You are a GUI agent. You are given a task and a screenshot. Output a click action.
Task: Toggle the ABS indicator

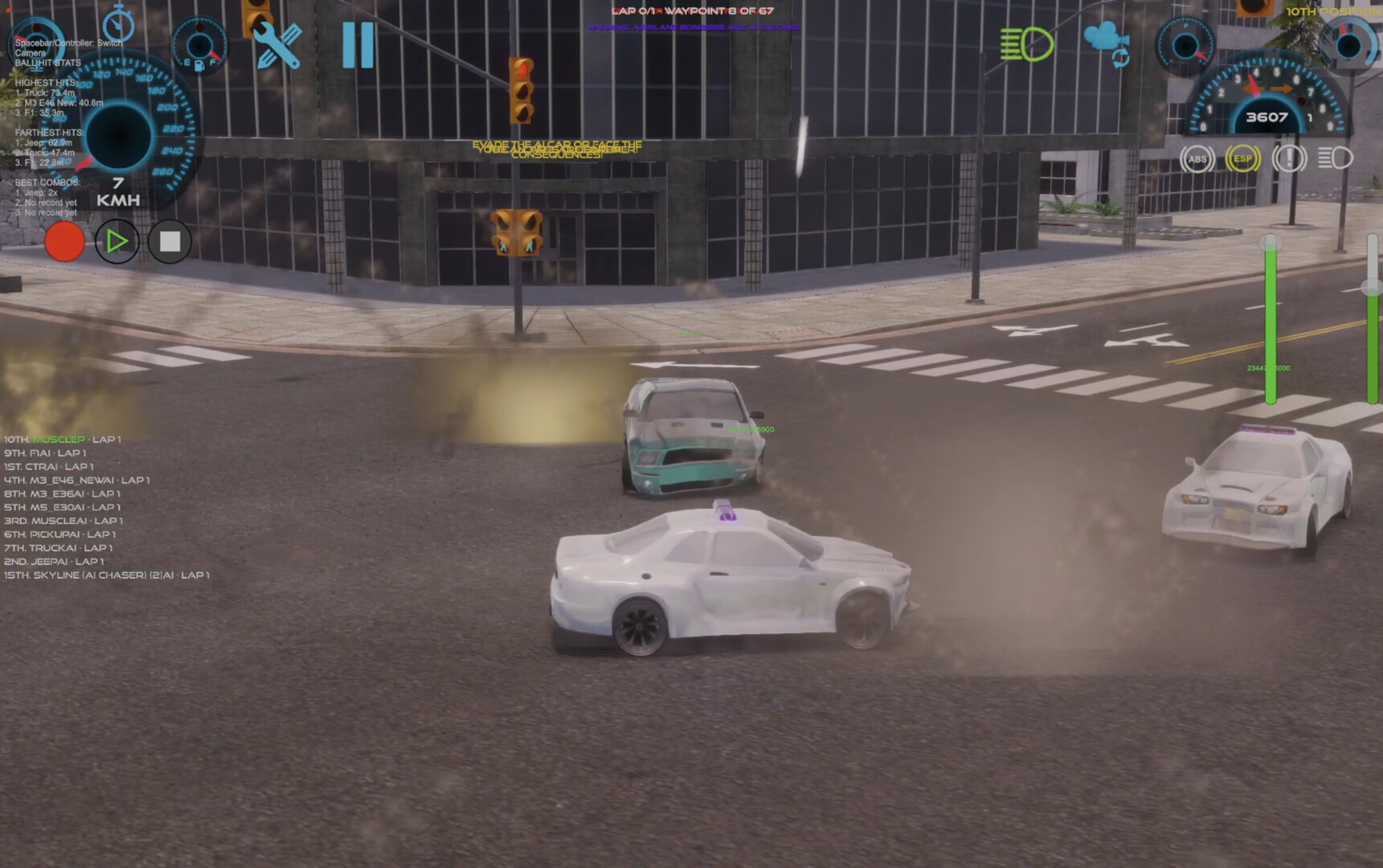pos(1197,159)
